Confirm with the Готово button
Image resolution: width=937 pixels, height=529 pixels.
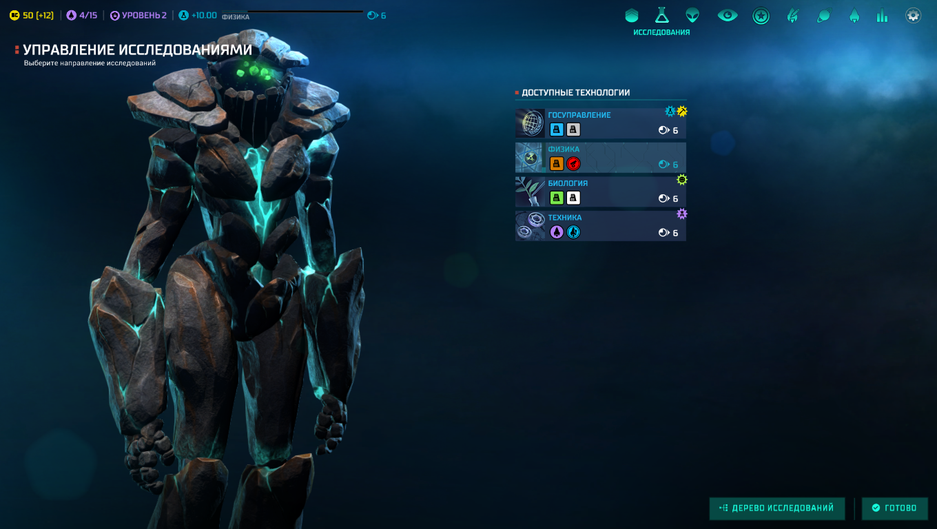click(x=894, y=508)
